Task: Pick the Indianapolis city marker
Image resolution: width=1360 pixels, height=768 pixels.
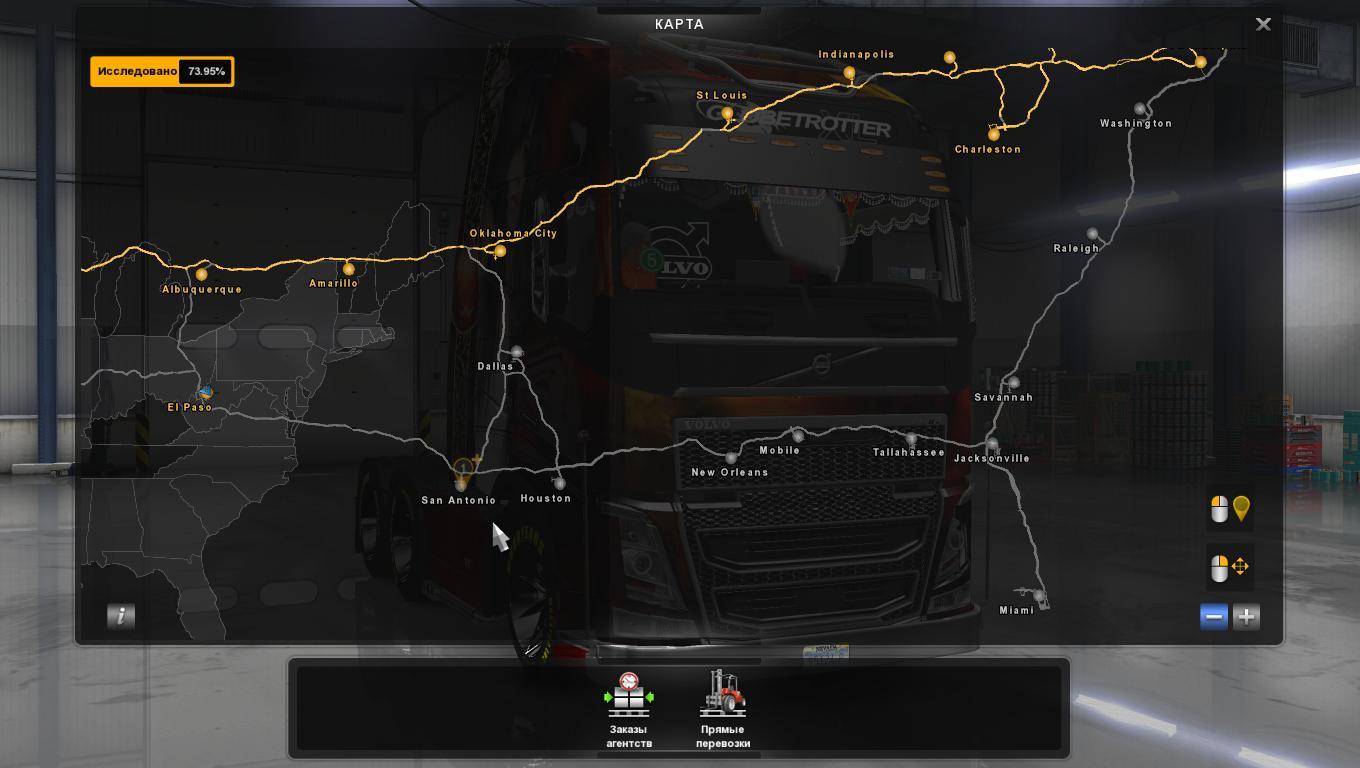Action: 849,73
